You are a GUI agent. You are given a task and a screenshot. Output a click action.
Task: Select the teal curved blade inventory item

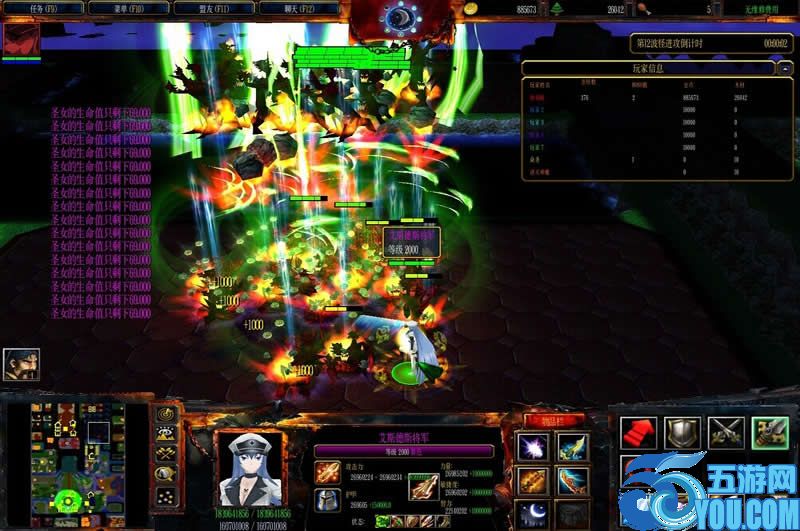573,482
